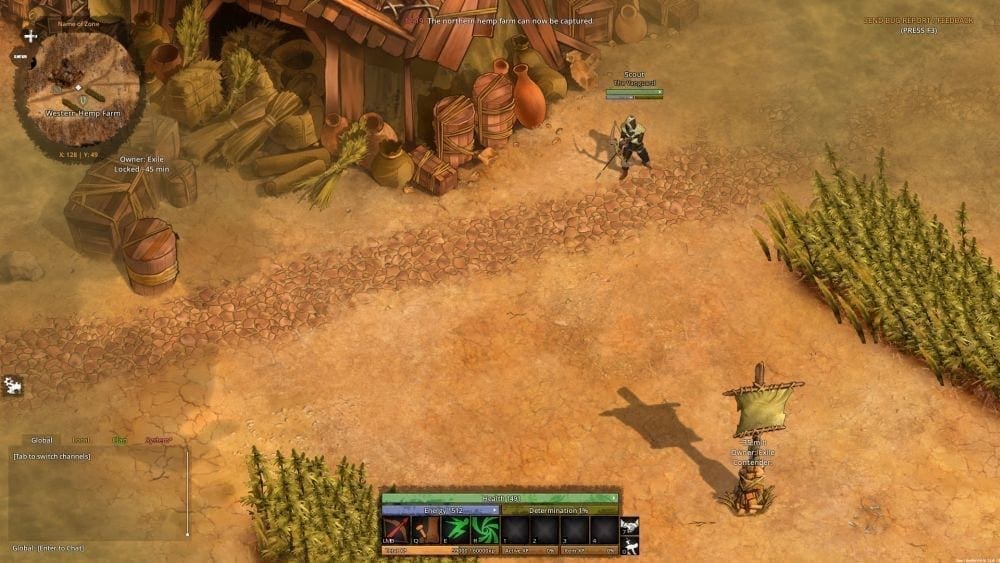This screenshot has width=1000, height=563.
Task: Switch to the System chat tab
Action: 158,440
